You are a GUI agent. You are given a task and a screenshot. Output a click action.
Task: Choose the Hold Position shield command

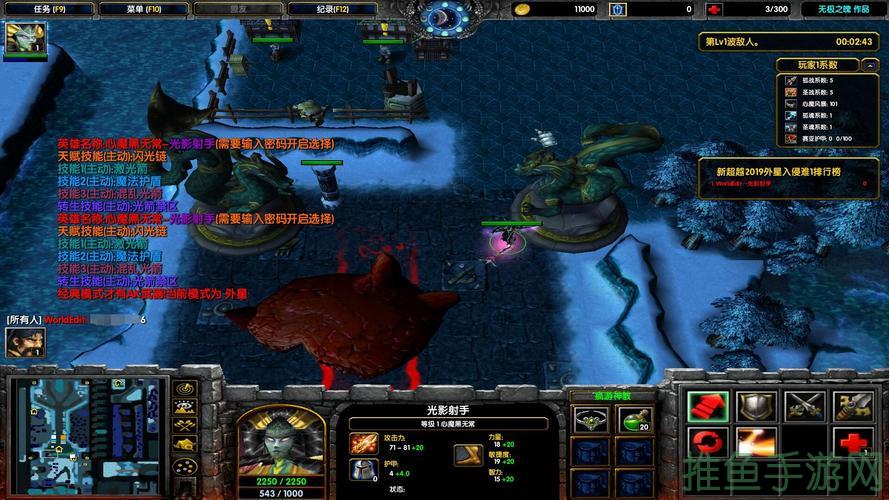pos(755,405)
